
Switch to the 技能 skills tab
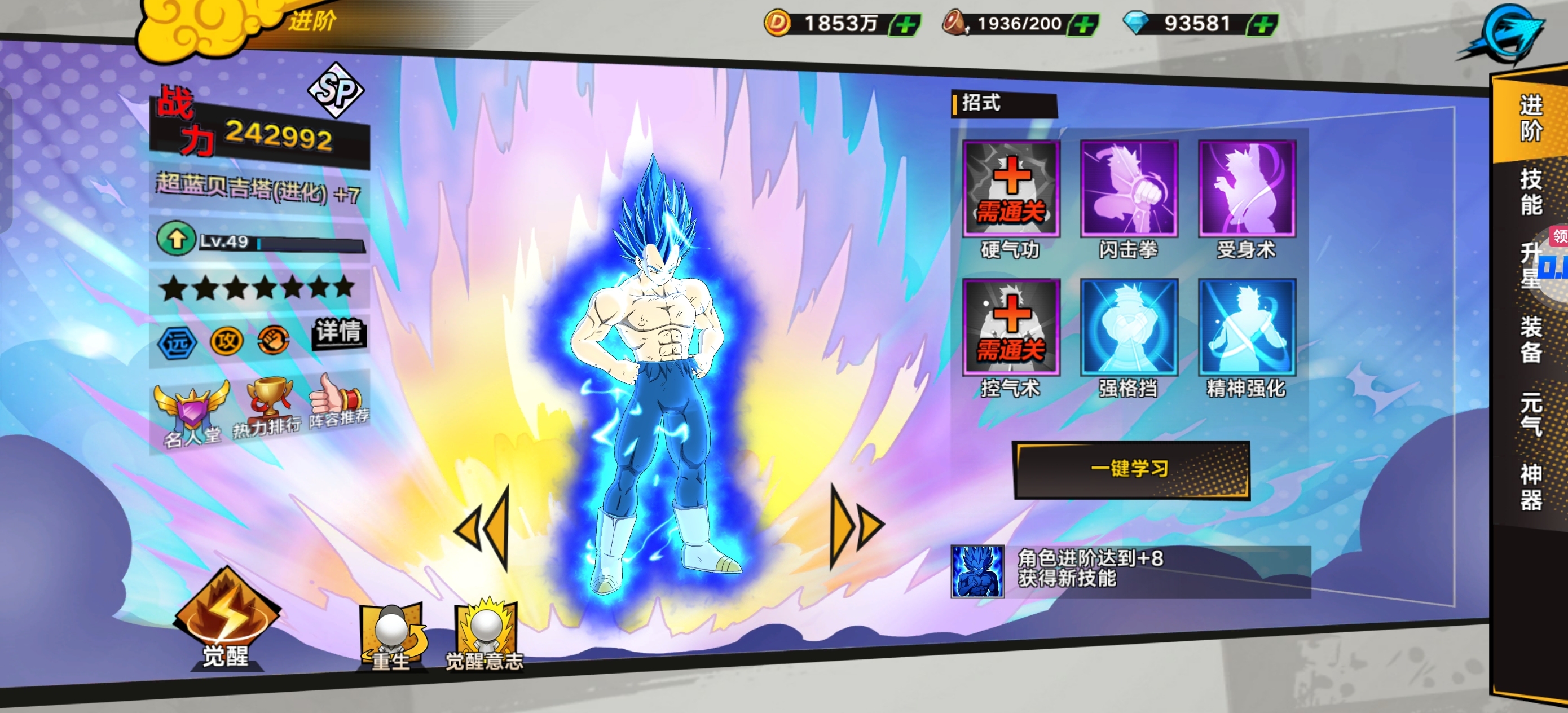1530,191
